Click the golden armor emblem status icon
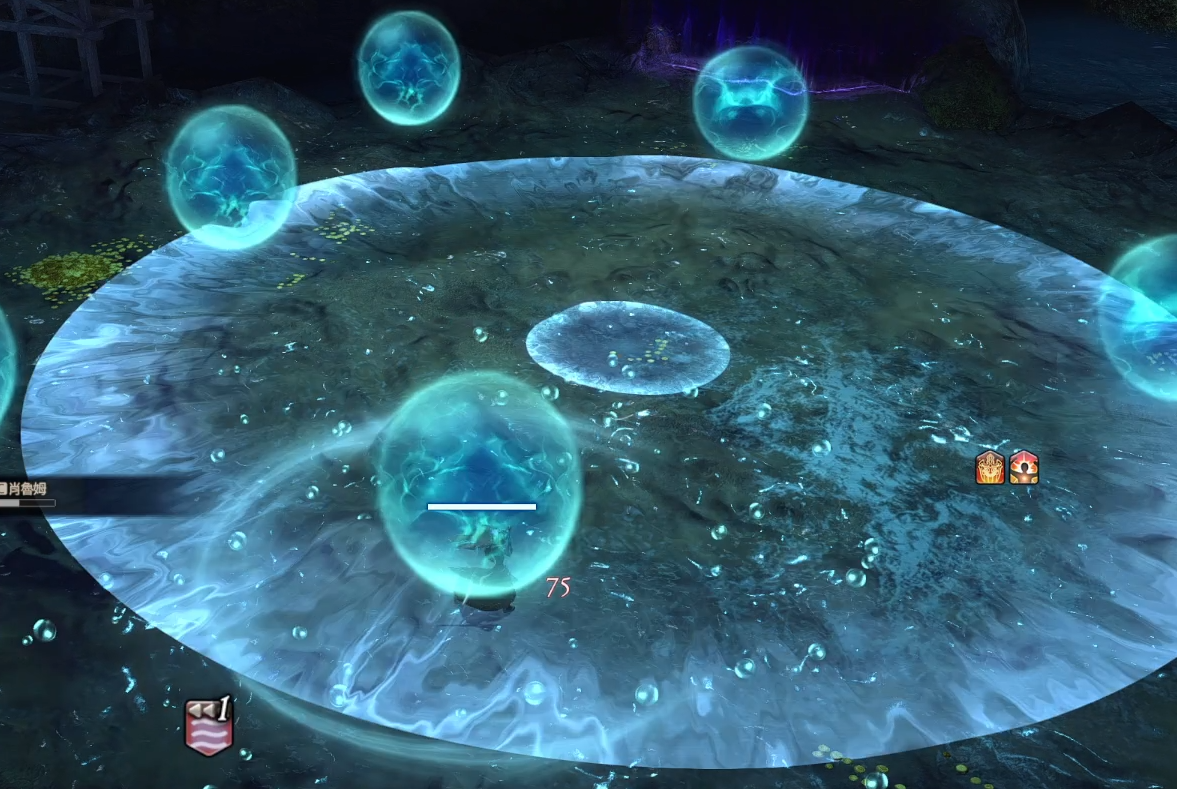This screenshot has height=789, width=1177. (x=989, y=468)
